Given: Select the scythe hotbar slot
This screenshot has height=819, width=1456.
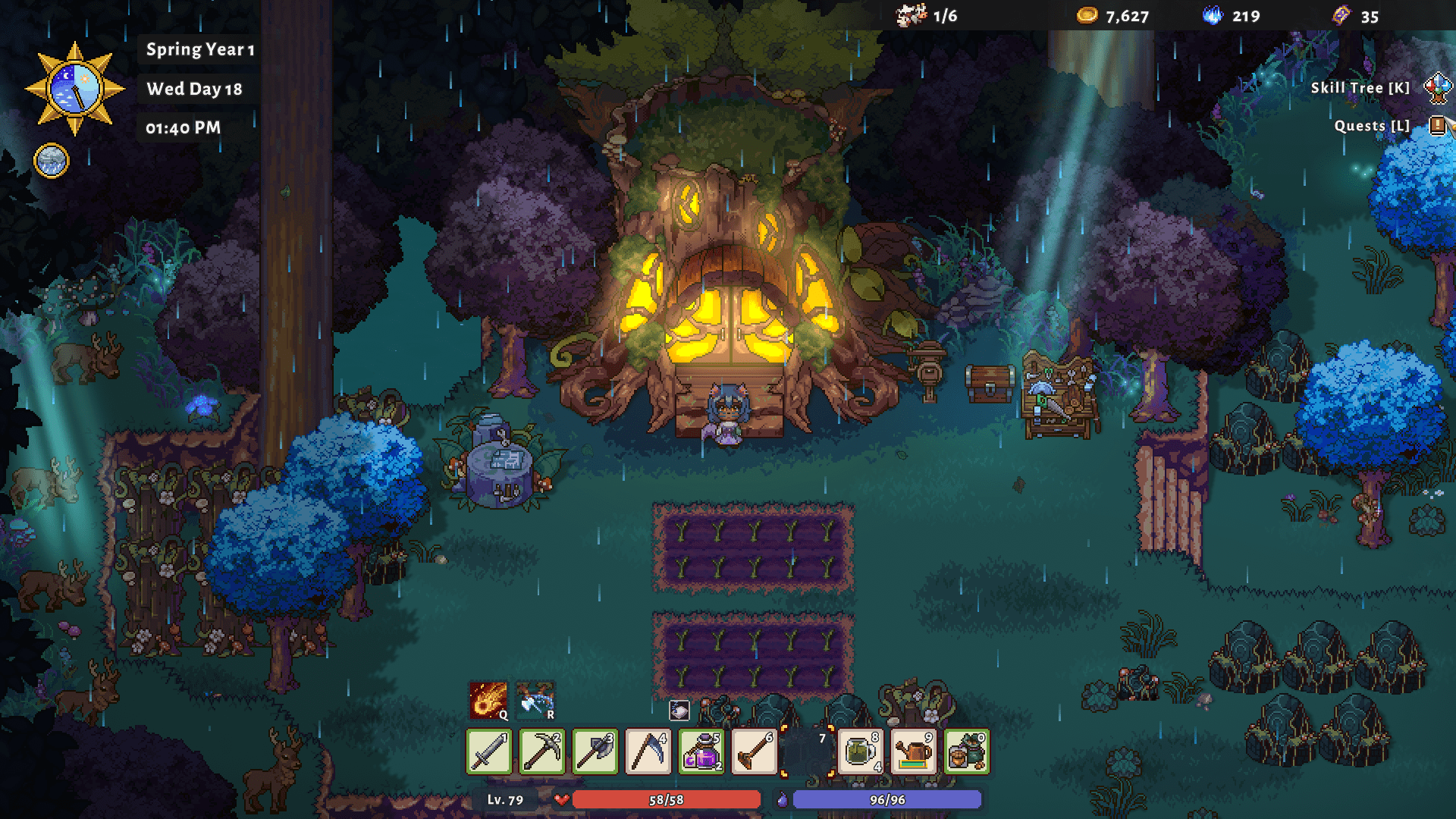Looking at the screenshot, I should [648, 752].
